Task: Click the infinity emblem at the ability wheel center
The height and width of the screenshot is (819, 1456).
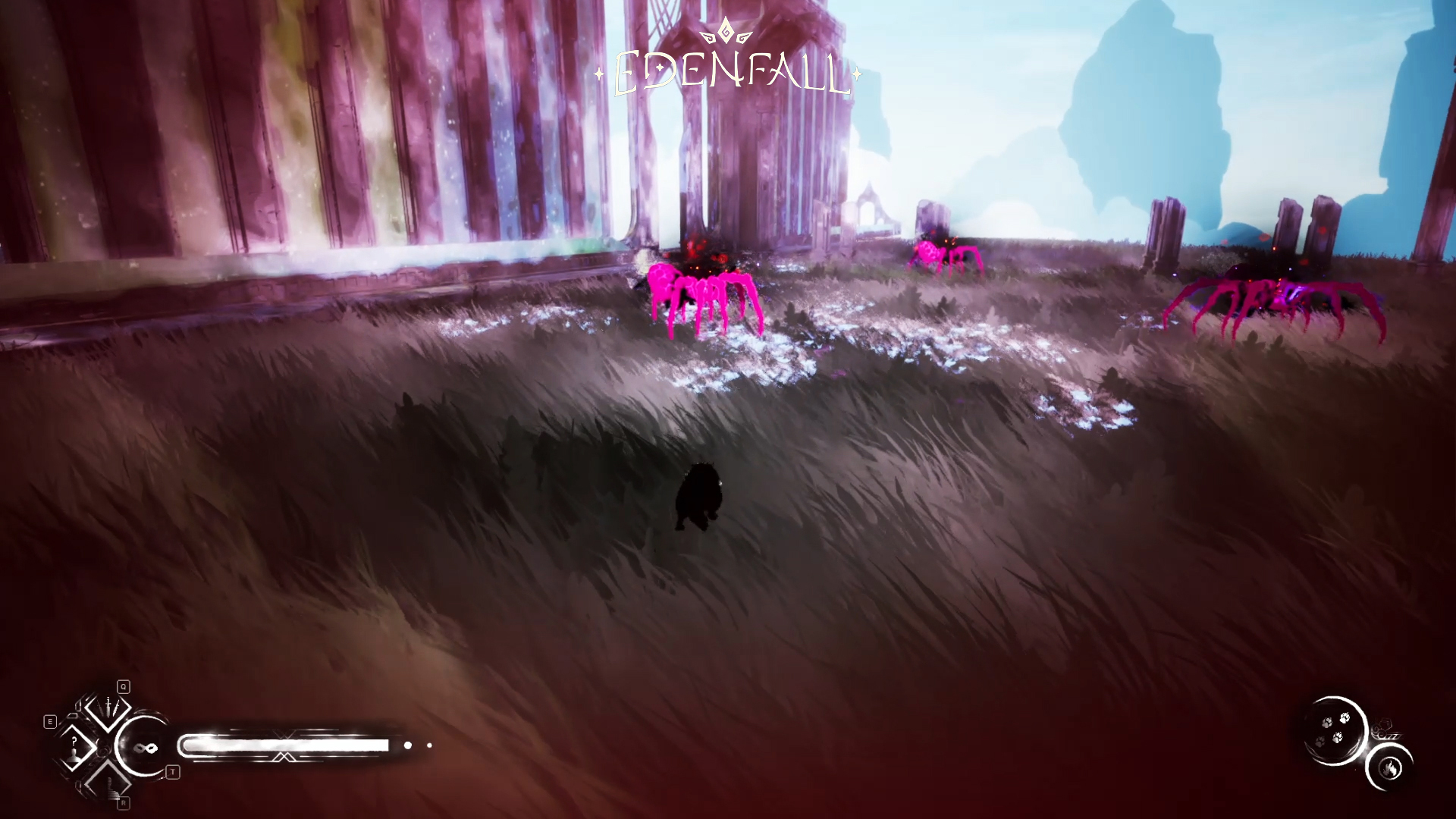Action: pos(145,748)
